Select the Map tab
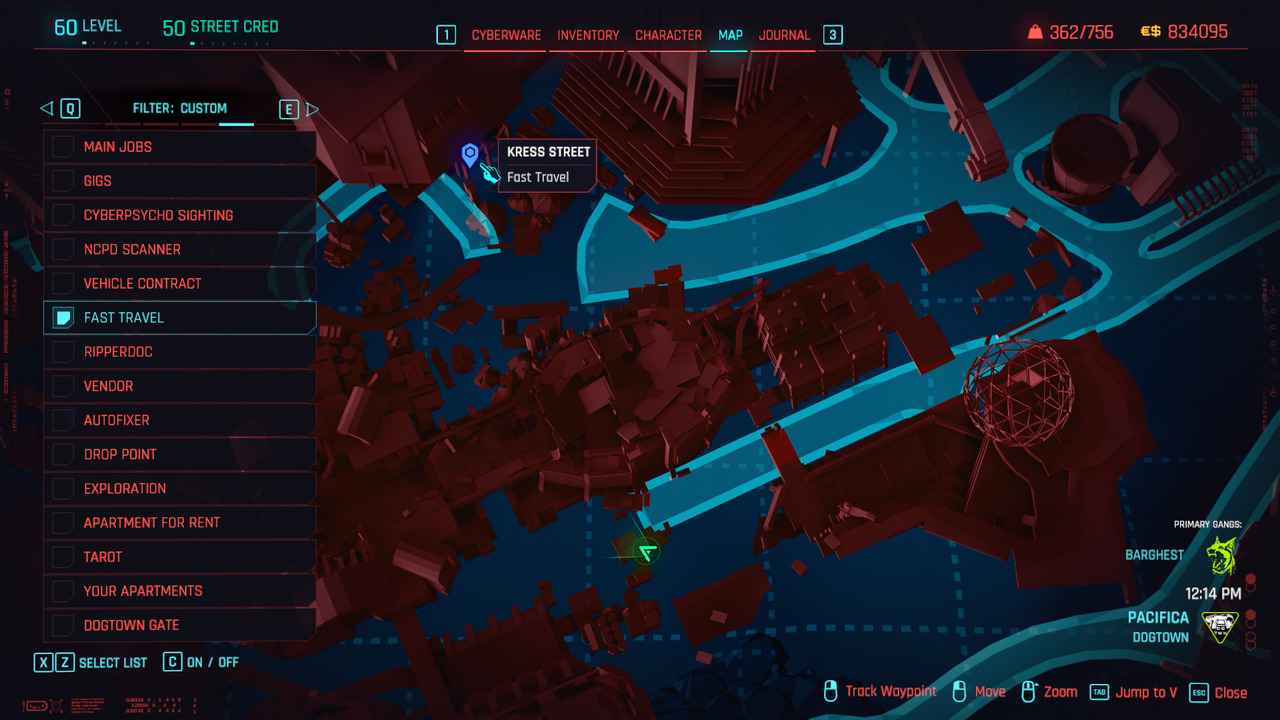Viewport: 1280px width, 720px height. coord(730,35)
